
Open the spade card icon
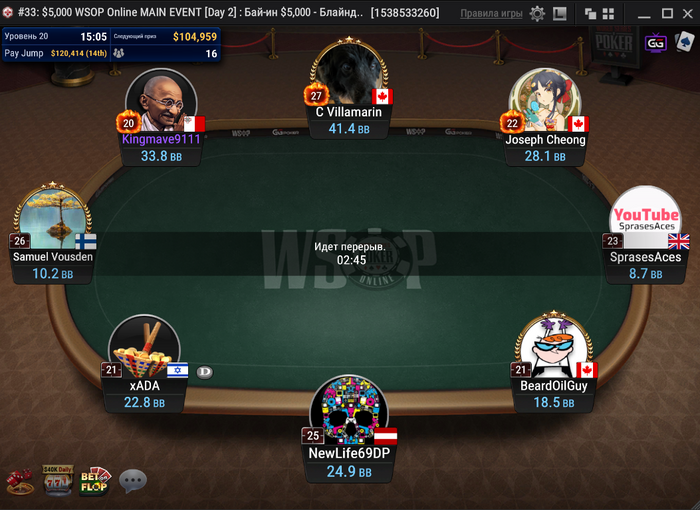click(x=684, y=43)
